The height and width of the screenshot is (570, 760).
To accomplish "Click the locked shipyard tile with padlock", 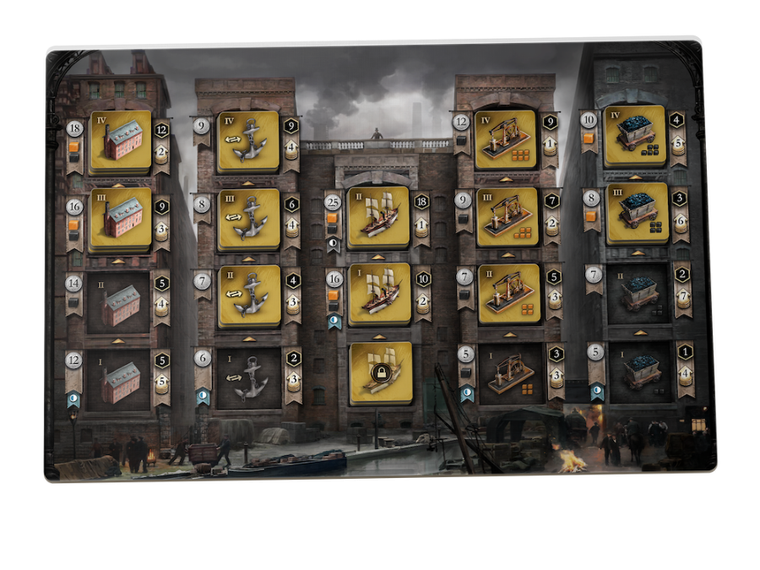I will 381,373.
